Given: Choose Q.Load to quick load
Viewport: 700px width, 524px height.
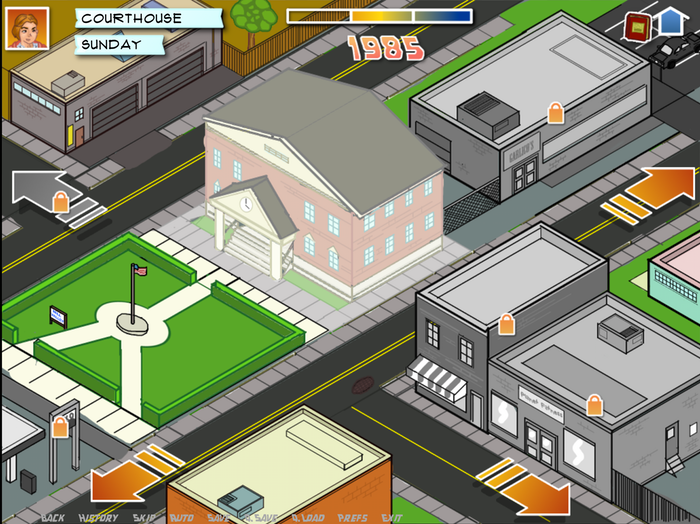Looking at the screenshot, I should point(308,517).
